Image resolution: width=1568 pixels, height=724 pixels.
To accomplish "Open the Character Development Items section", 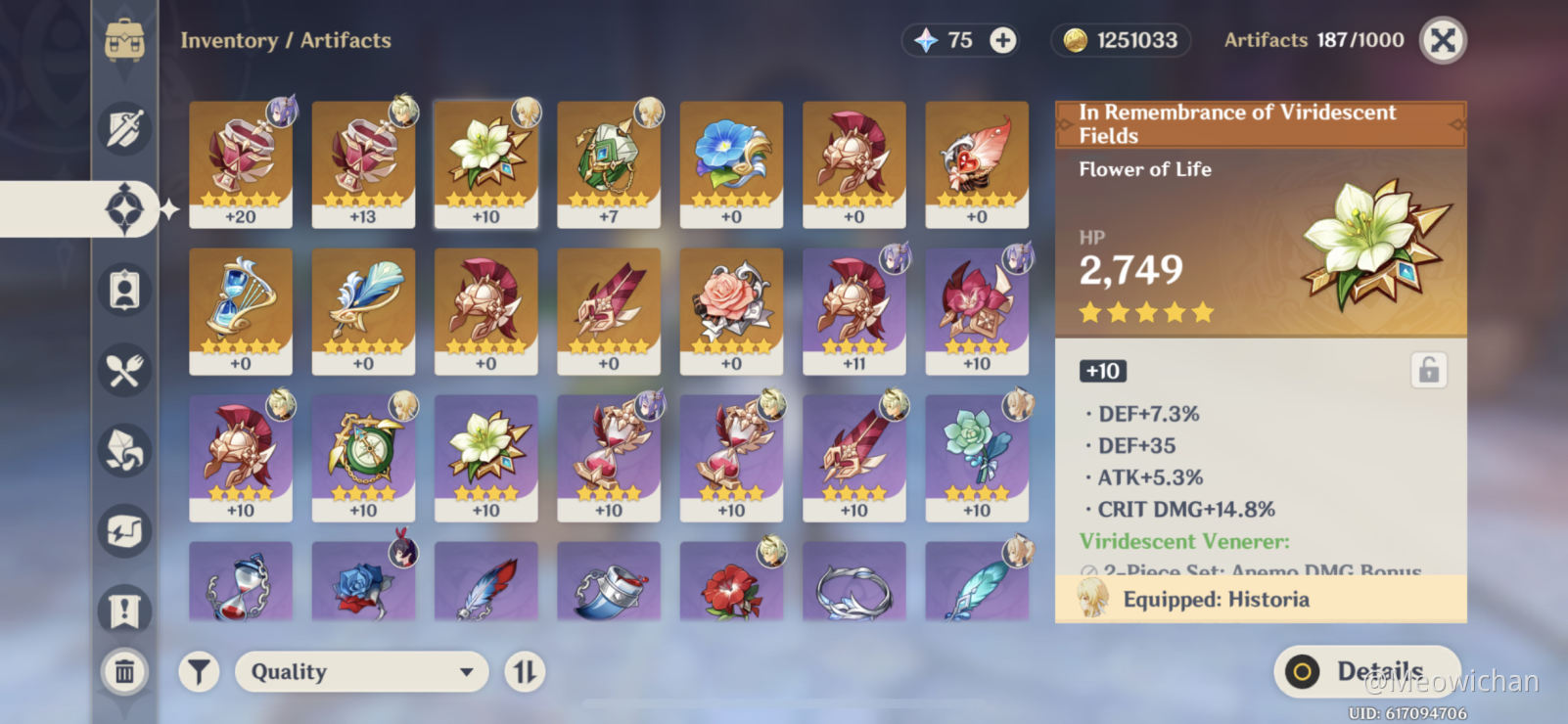I will [124, 290].
